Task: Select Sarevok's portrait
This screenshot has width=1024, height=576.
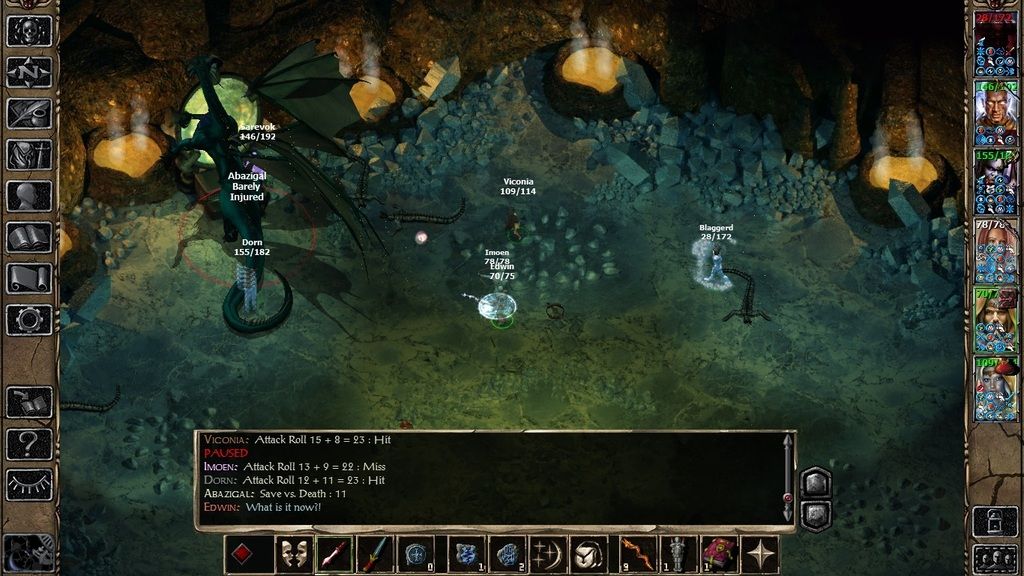Action: click(x=996, y=112)
